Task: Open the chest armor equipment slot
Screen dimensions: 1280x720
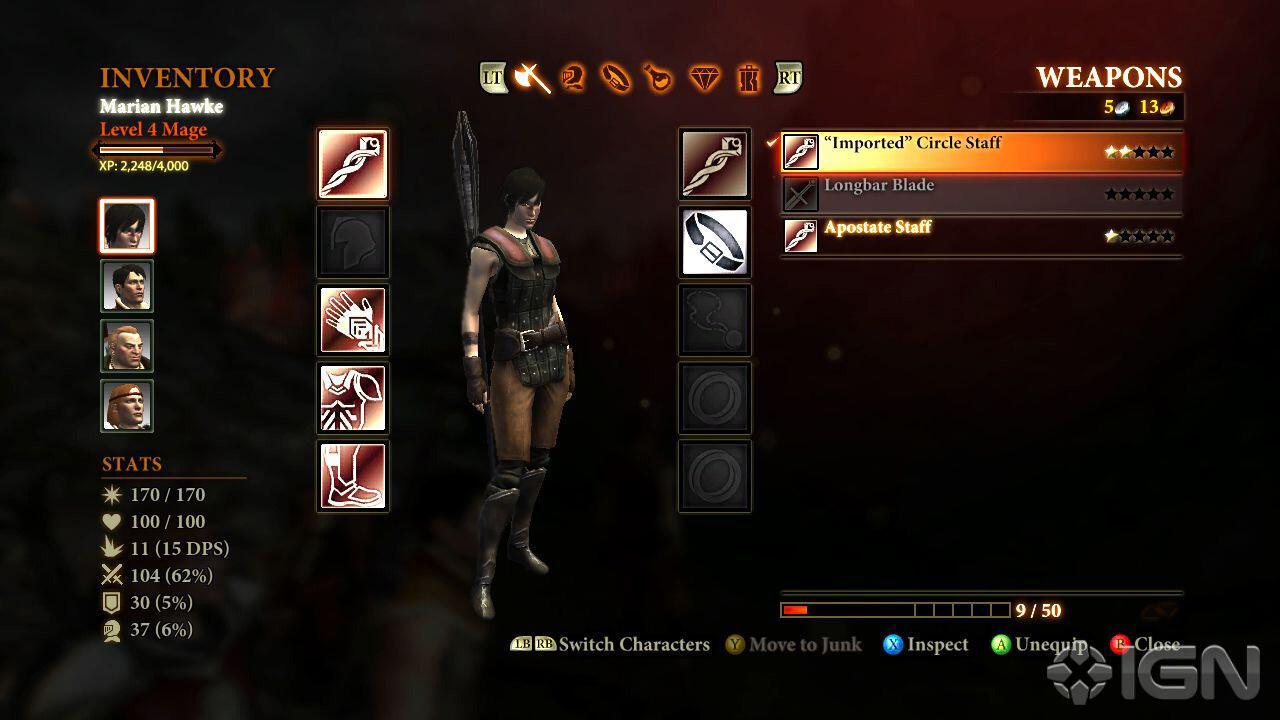Action: coord(353,398)
